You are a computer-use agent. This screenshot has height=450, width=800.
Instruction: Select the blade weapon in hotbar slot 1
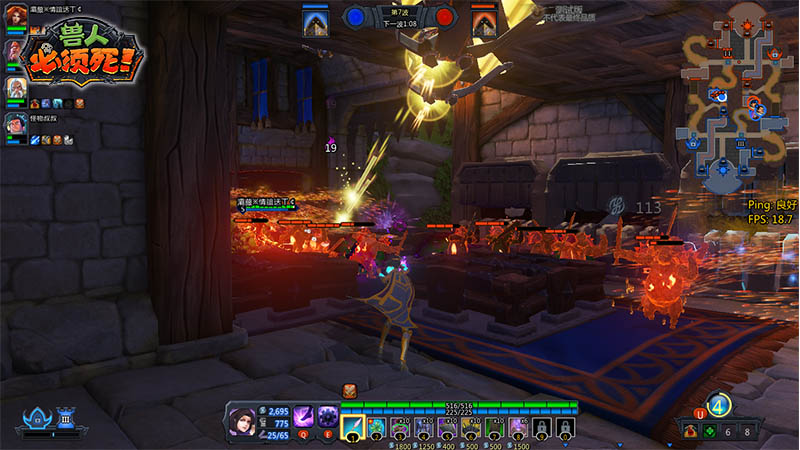click(353, 427)
